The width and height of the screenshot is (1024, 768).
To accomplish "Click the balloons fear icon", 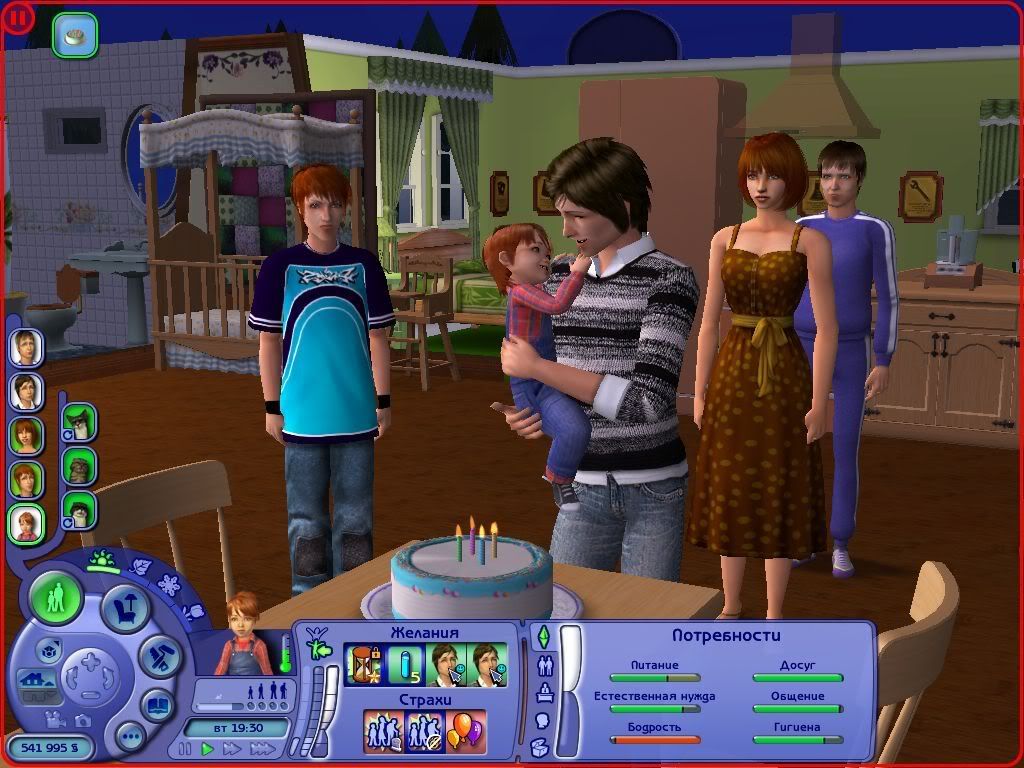I will click(466, 730).
